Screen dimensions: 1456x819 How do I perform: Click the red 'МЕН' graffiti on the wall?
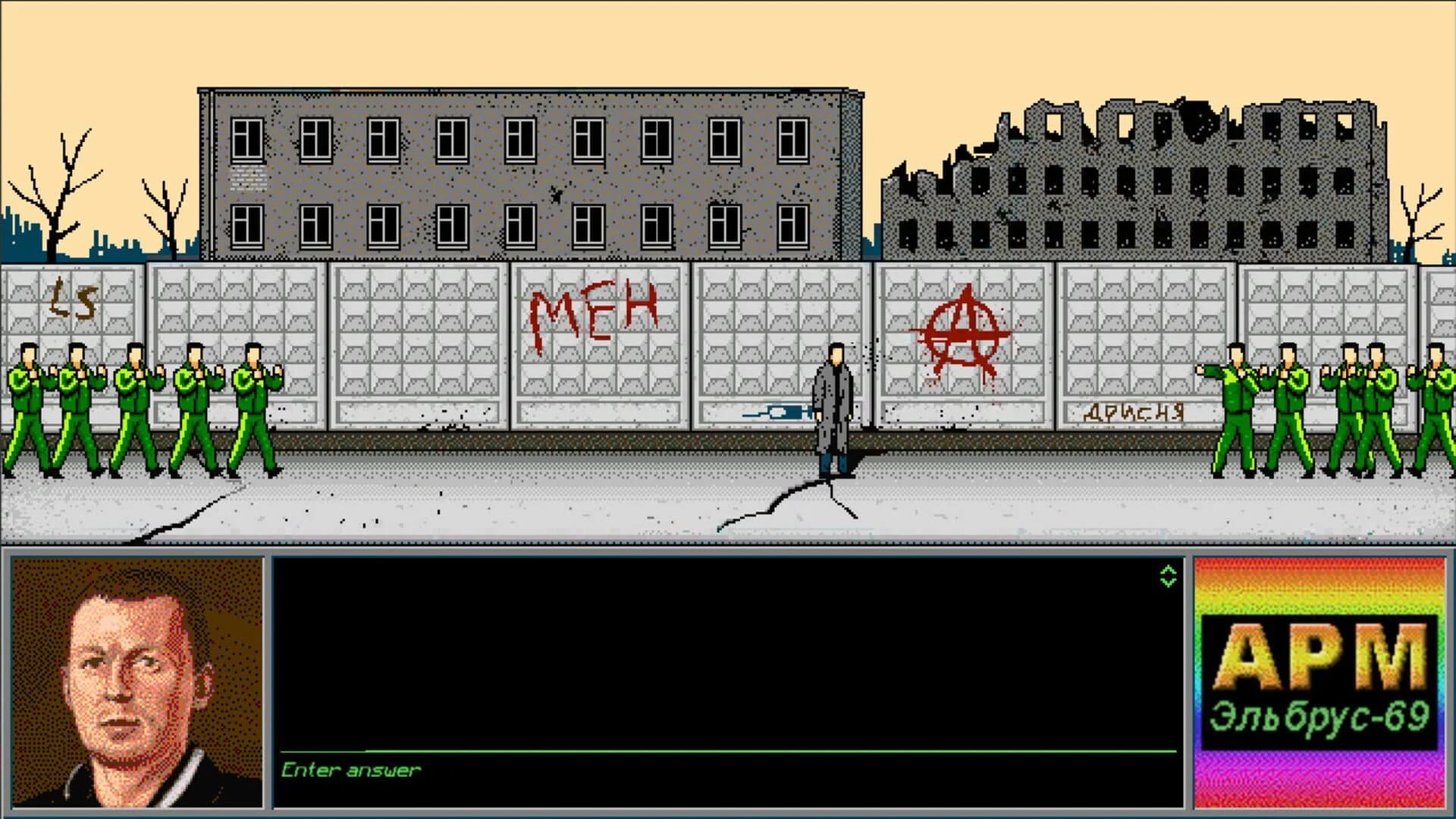594,311
